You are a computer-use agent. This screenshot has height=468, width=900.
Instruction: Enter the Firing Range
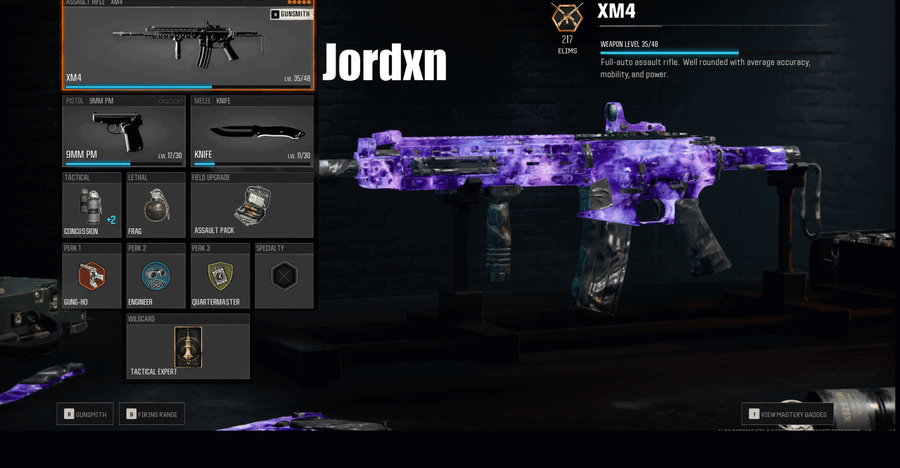(x=152, y=414)
